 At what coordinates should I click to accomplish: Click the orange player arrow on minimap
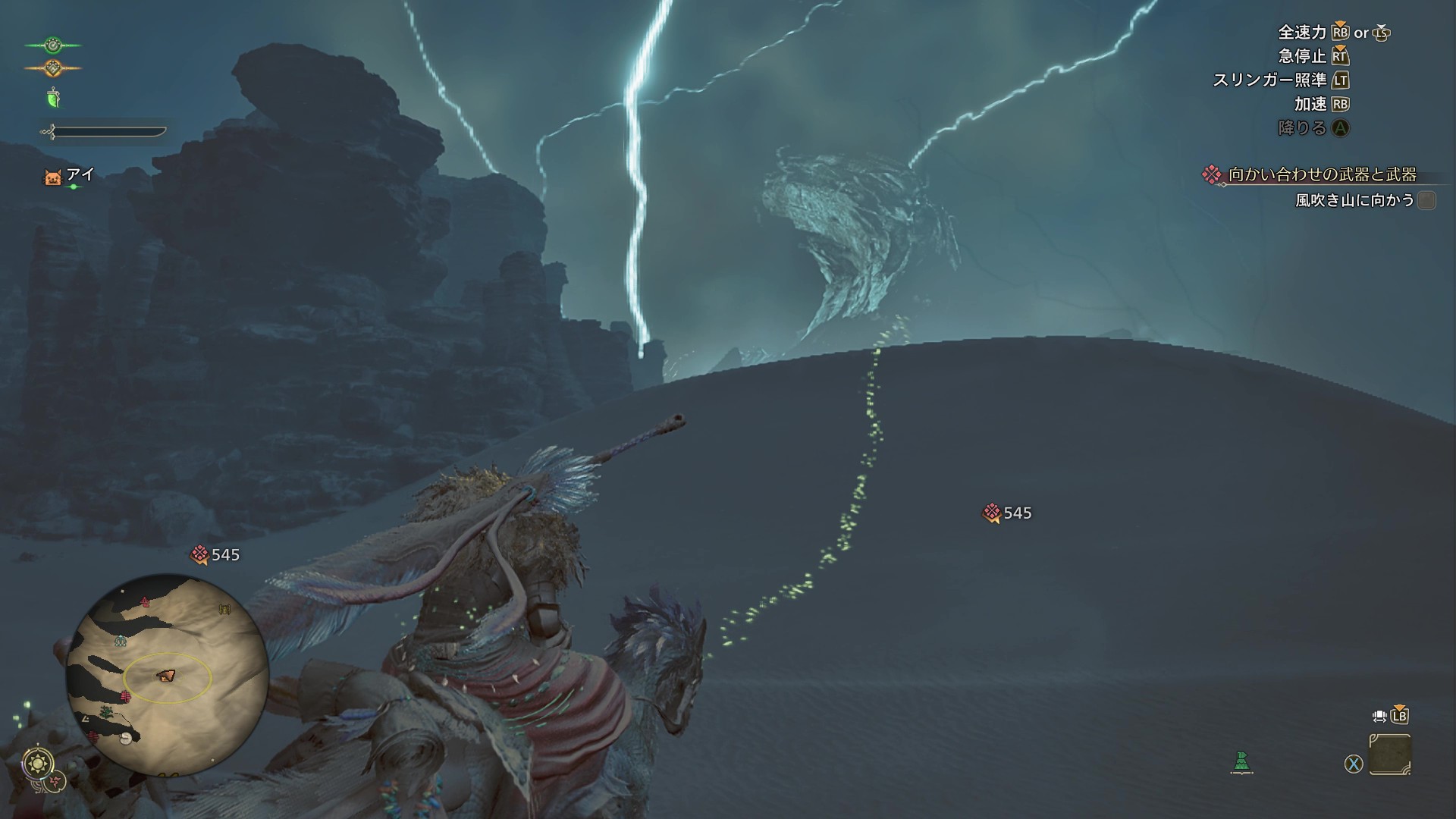[x=165, y=675]
